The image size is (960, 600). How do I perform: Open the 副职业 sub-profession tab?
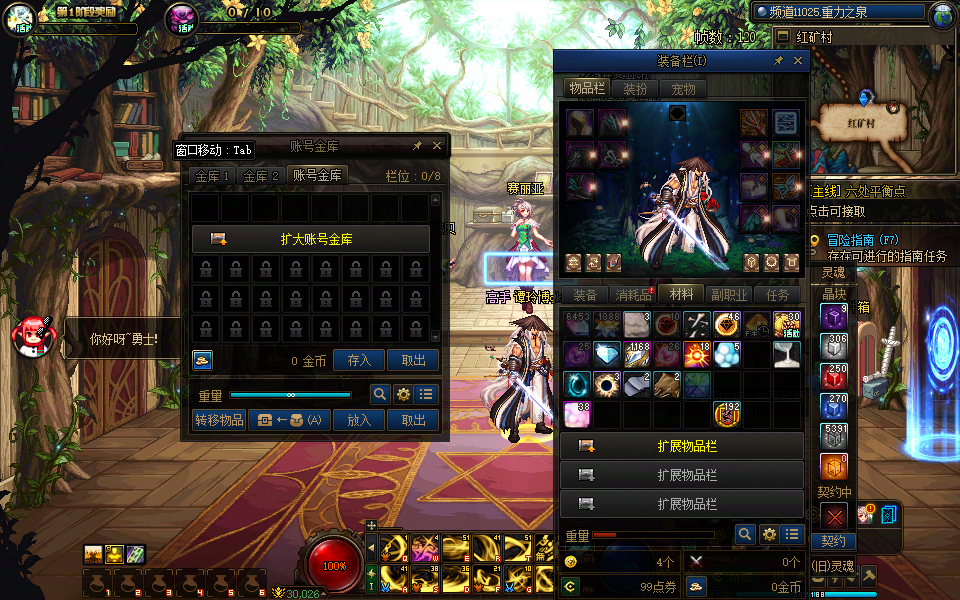729,295
